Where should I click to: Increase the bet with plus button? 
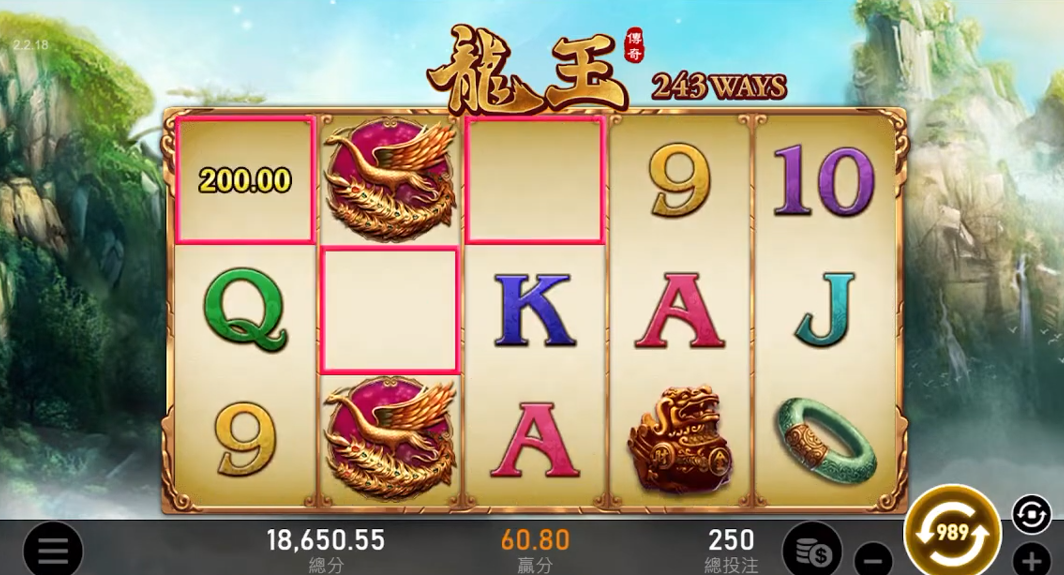[x=1032, y=560]
